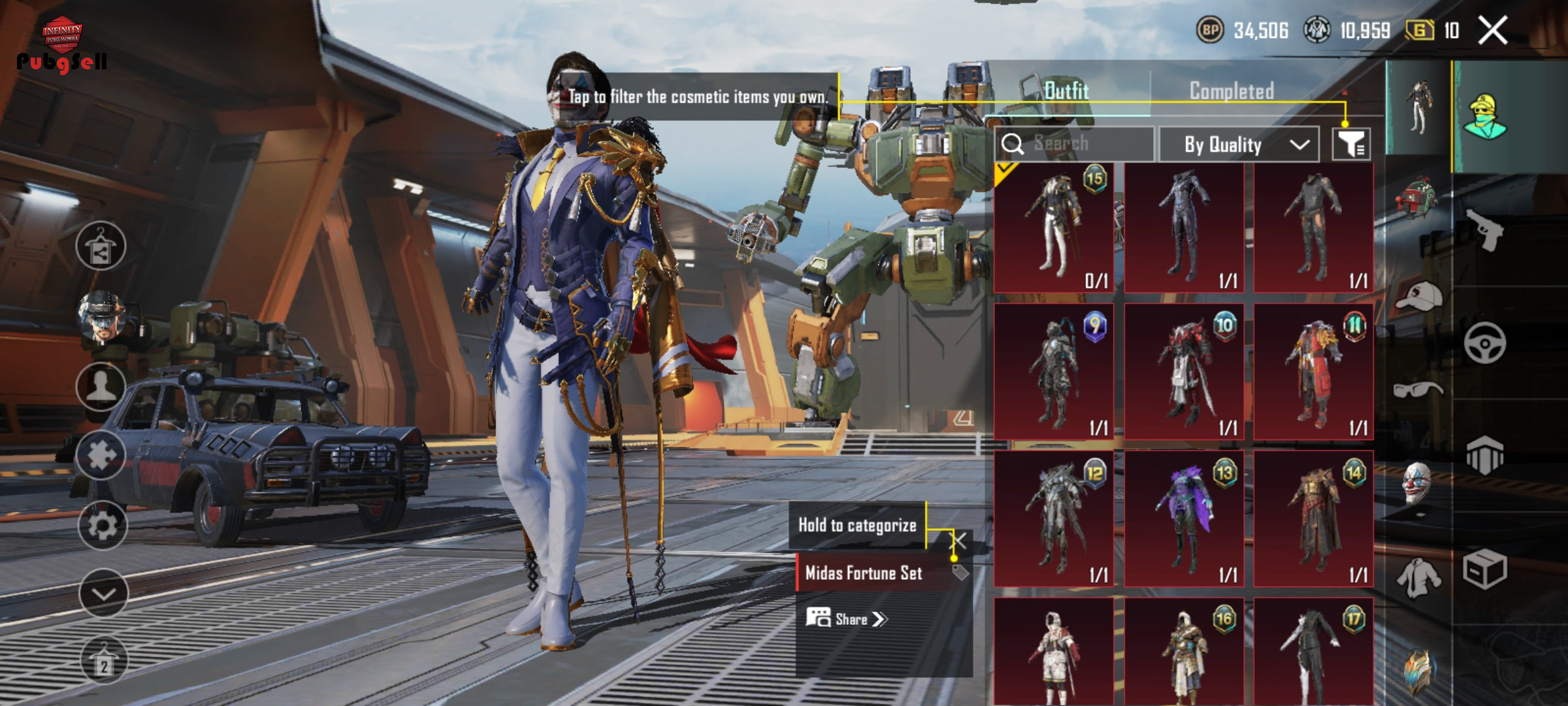Select the outfit tile numbered 15
This screenshot has width=1568, height=706.
1054,227
